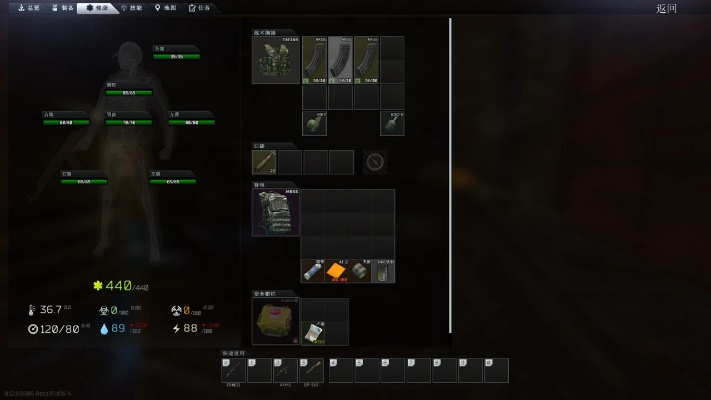Choose the melee weapon in quick slot V
This screenshot has height=400, width=711.
point(233,371)
